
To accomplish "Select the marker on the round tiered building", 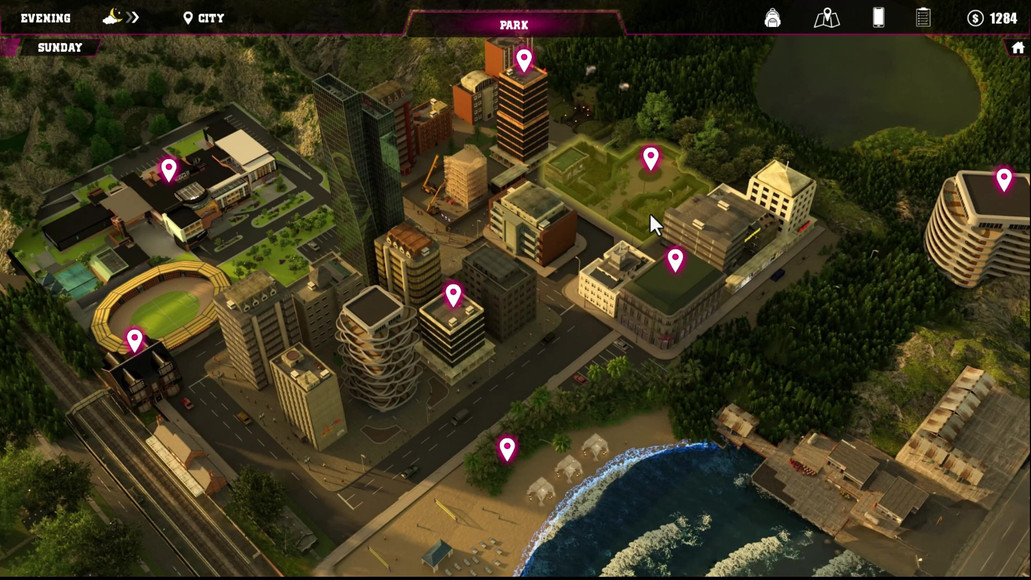I will (x=1003, y=179).
